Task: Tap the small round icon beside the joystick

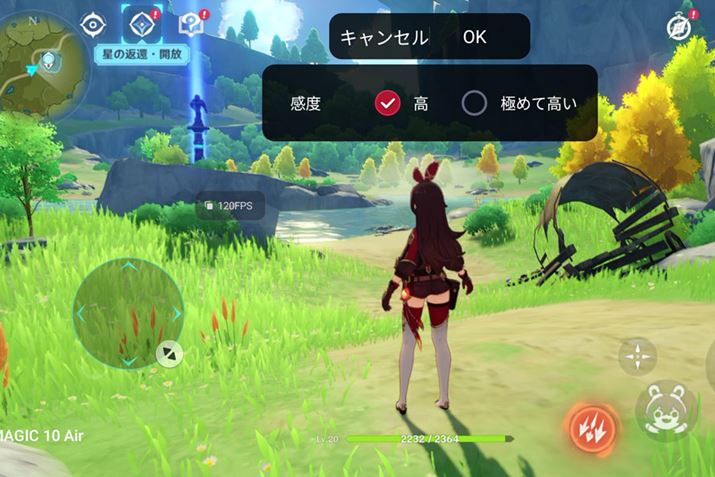Action: click(x=169, y=352)
